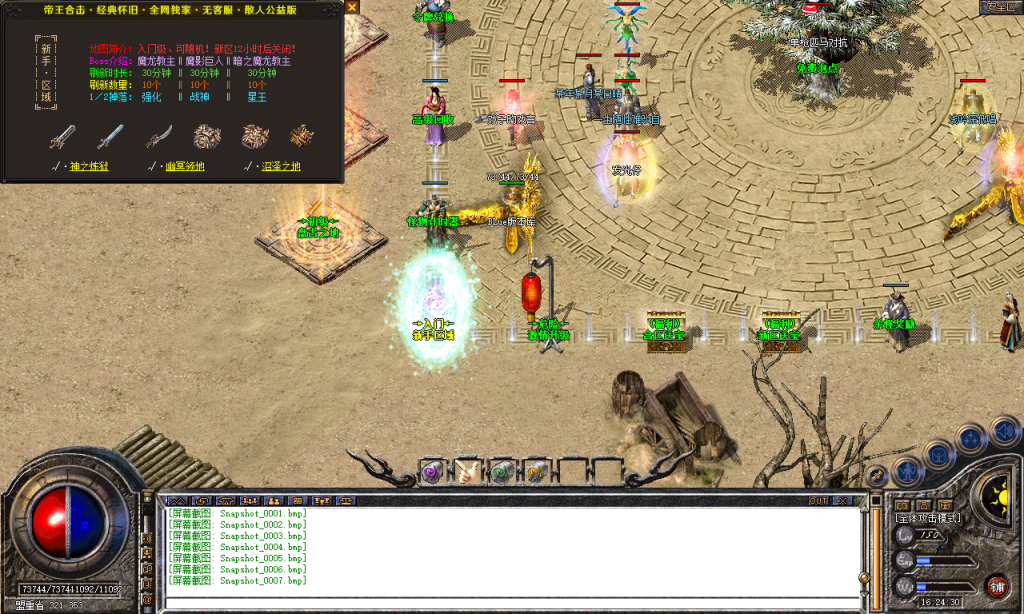Viewport: 1024px width, 614px height.
Task: Teleport to 神之炼狱 via its yellow link
Action: [87, 166]
